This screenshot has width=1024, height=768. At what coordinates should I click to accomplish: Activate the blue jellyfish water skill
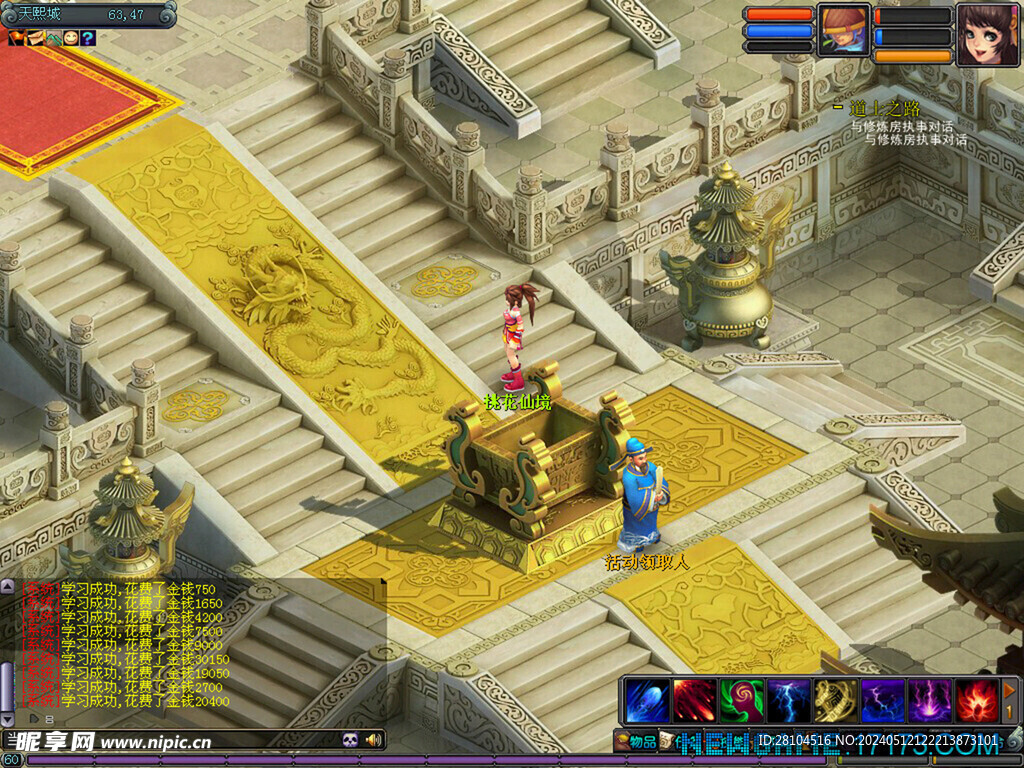(647, 700)
